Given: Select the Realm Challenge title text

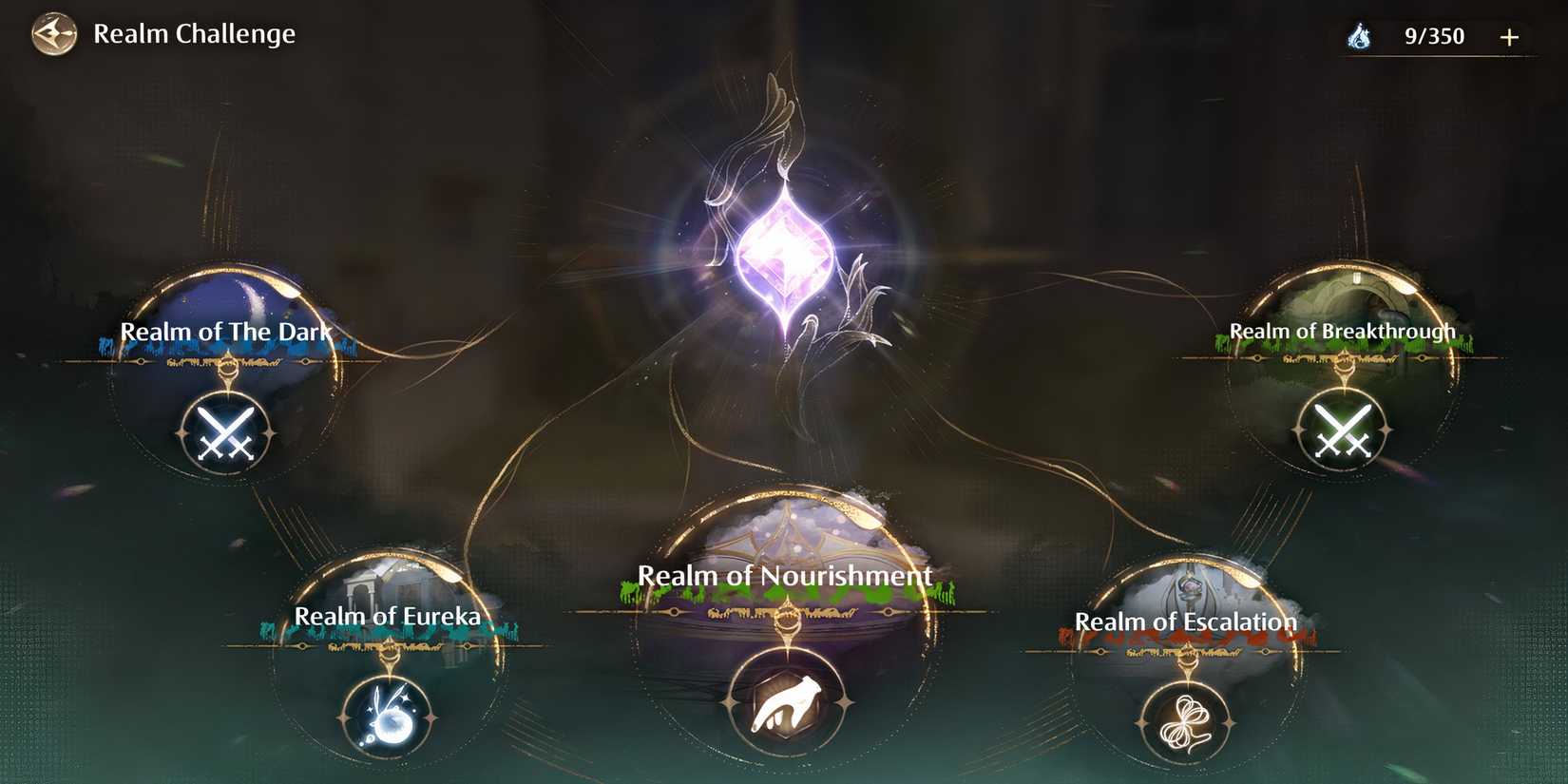Looking at the screenshot, I should tap(193, 33).
